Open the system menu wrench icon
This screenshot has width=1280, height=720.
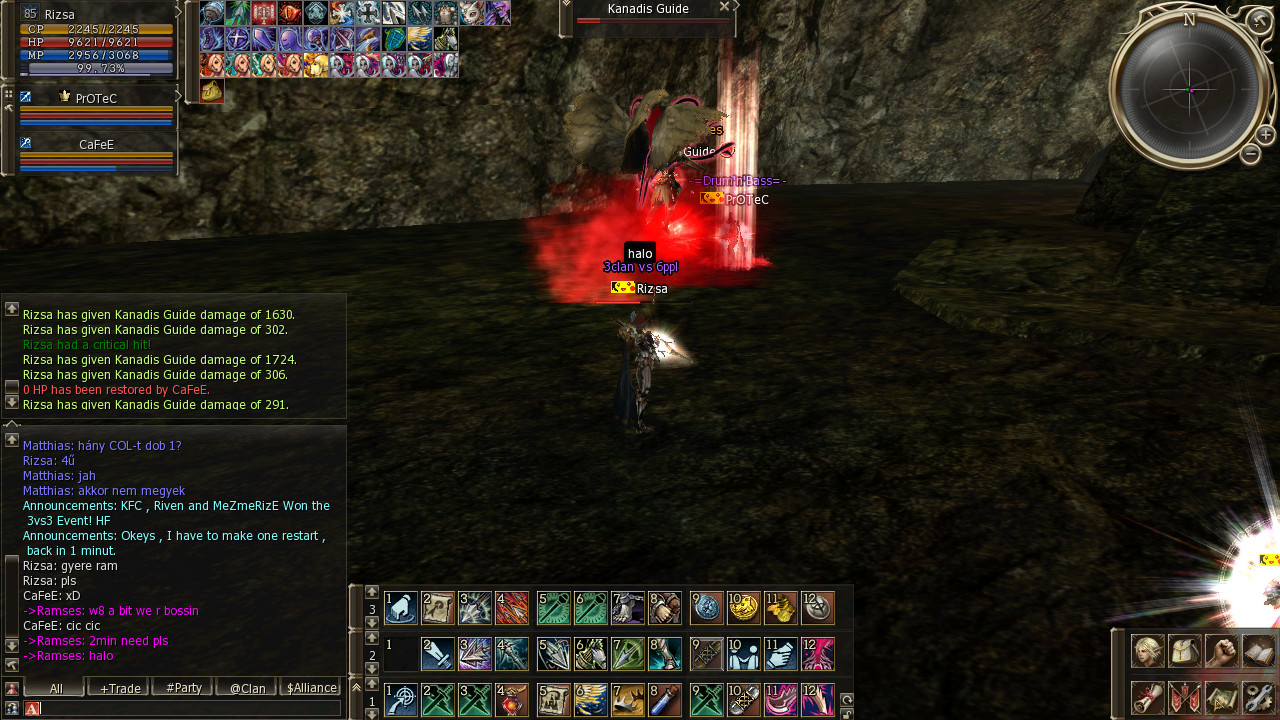point(1258,697)
